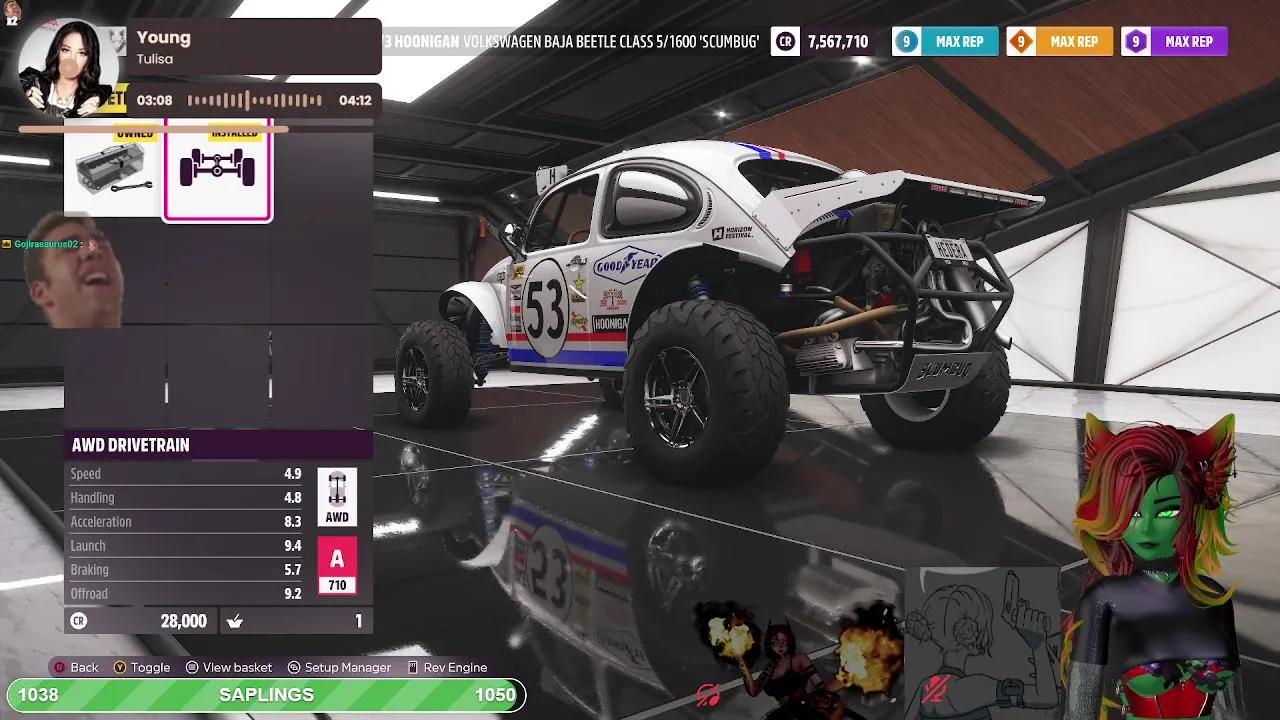This screenshot has width=1280, height=720.
Task: Choose the owned toolbox stock drivetrain tile
Action: pos(113,171)
